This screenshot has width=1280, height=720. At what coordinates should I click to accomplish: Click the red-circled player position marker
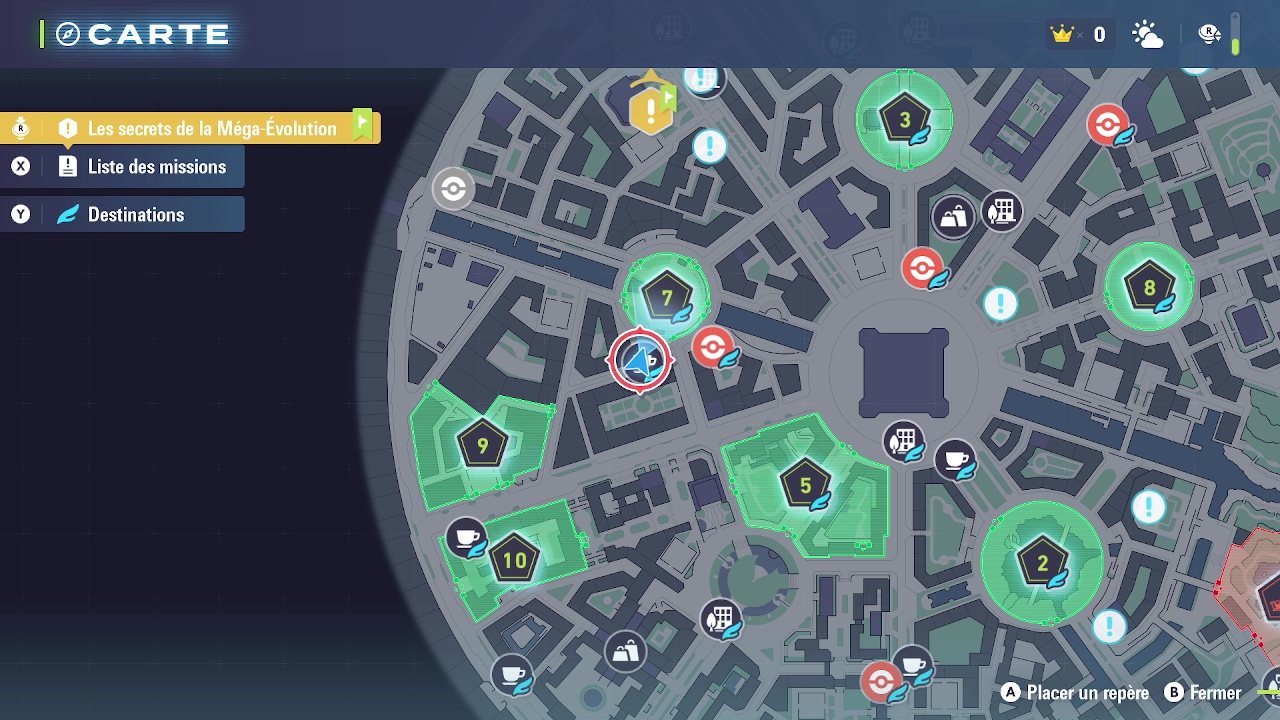coord(641,361)
